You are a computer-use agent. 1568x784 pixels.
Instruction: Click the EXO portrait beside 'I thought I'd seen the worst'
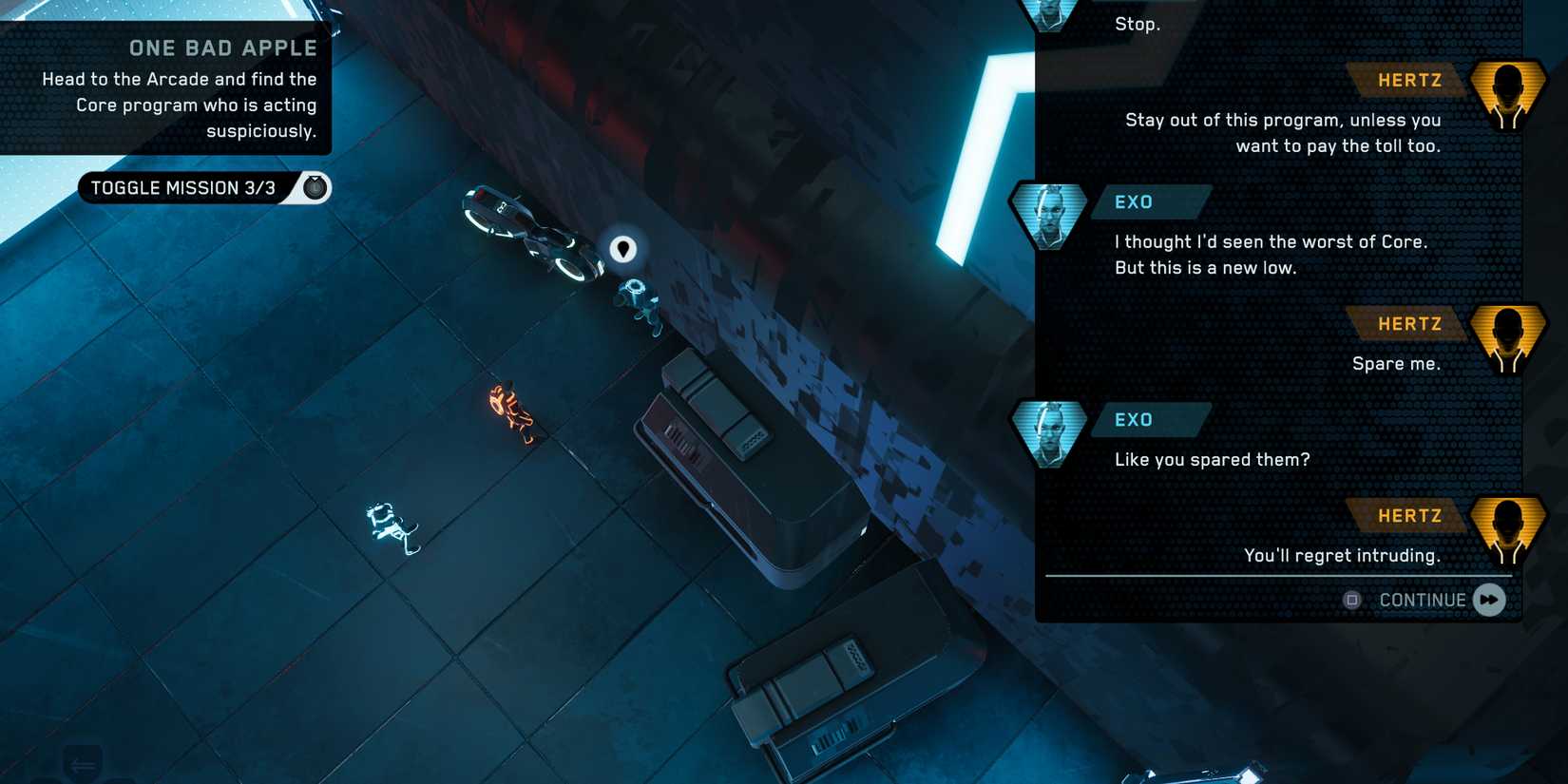[1048, 215]
